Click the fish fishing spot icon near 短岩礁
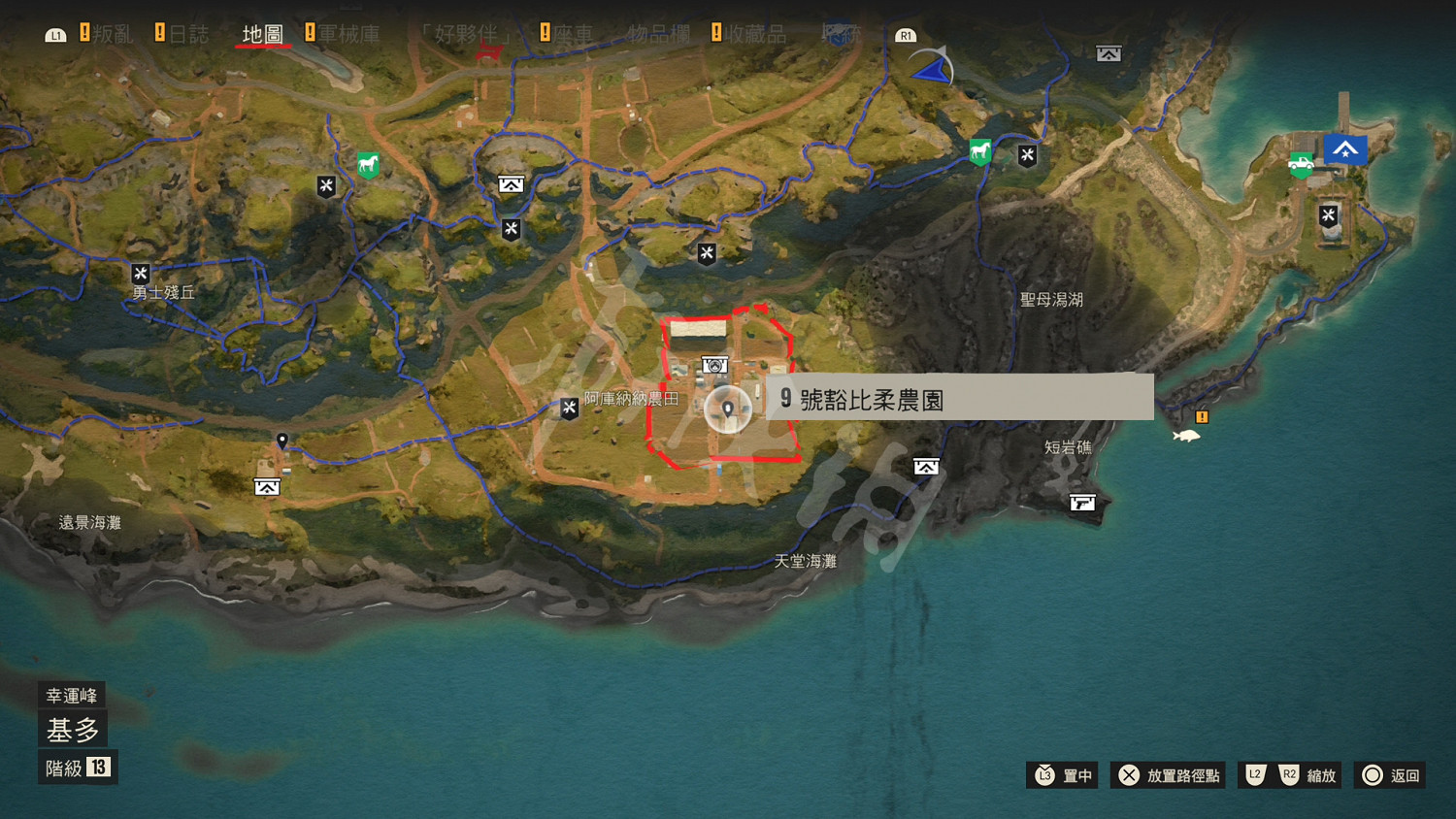Screen dimensions: 1456x819 1186,435
